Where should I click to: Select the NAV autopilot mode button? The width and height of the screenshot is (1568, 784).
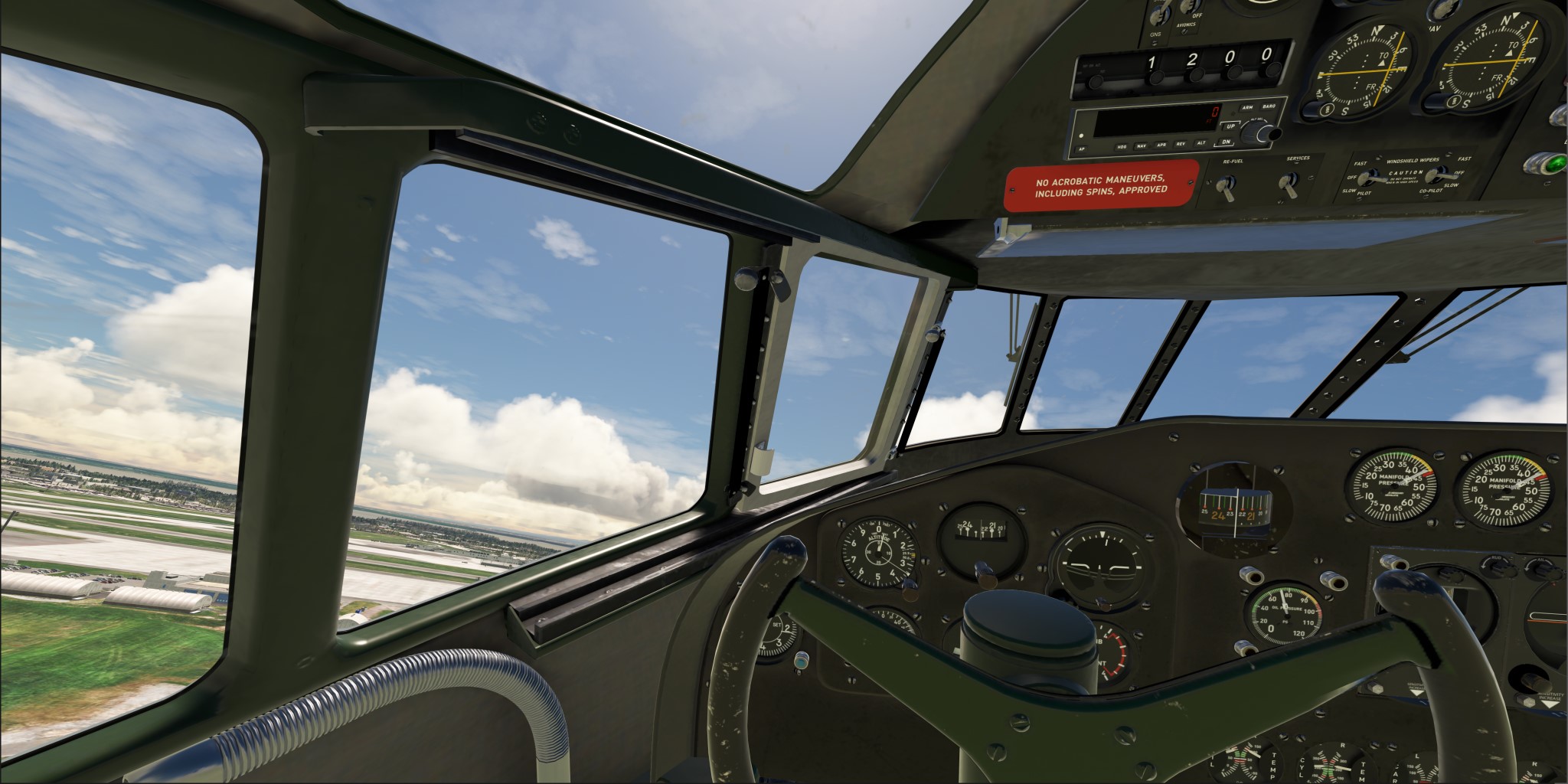coord(1142,145)
